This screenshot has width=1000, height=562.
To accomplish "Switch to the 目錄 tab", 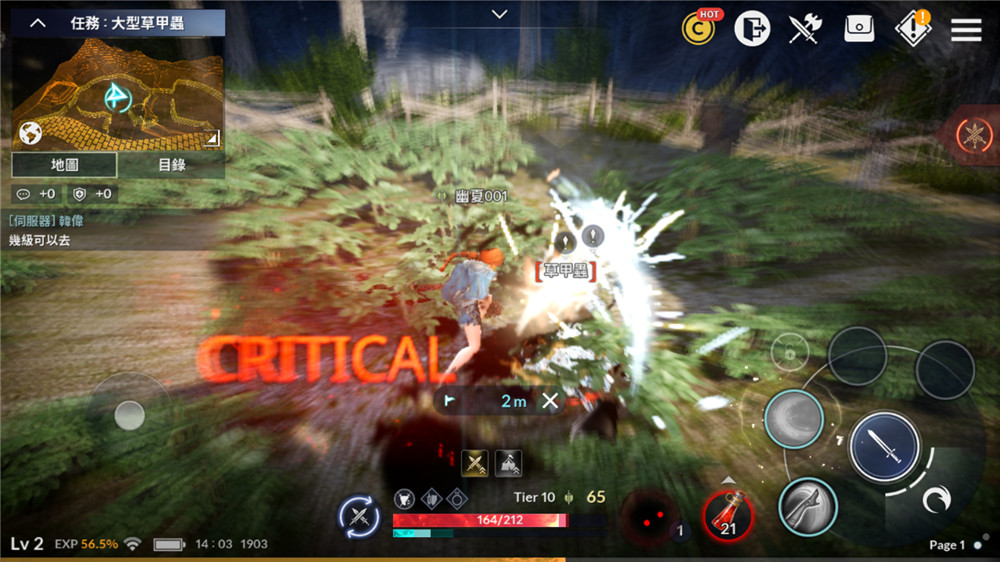I will 171,165.
